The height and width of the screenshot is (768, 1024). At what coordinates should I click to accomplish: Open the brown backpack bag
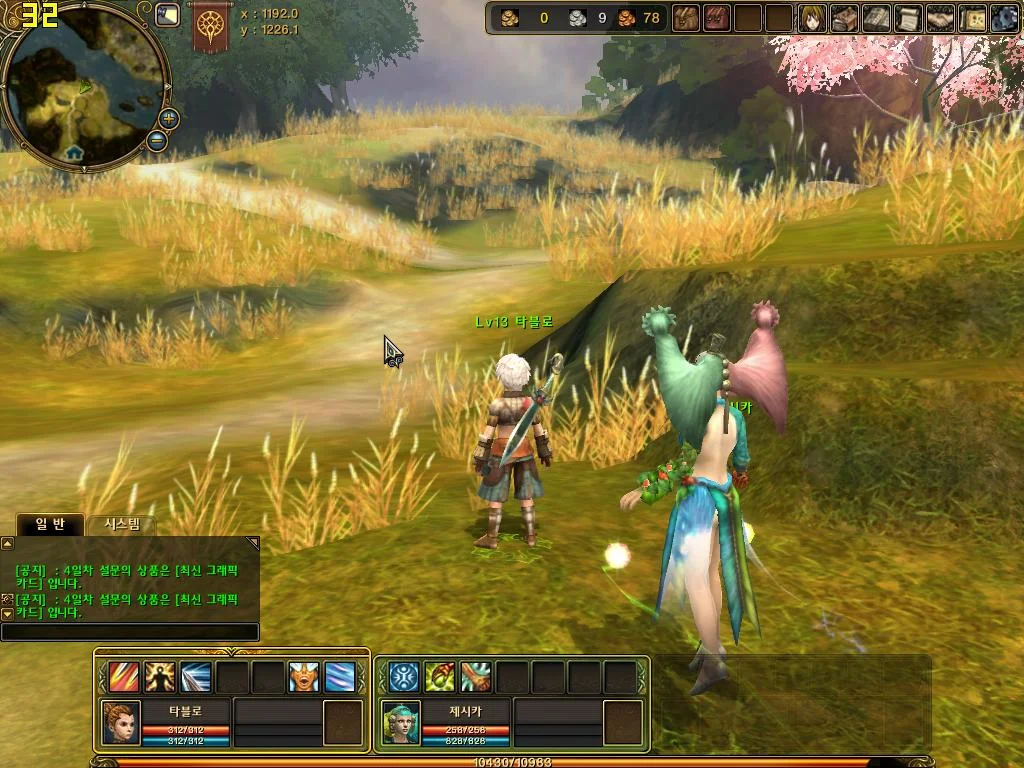click(685, 18)
